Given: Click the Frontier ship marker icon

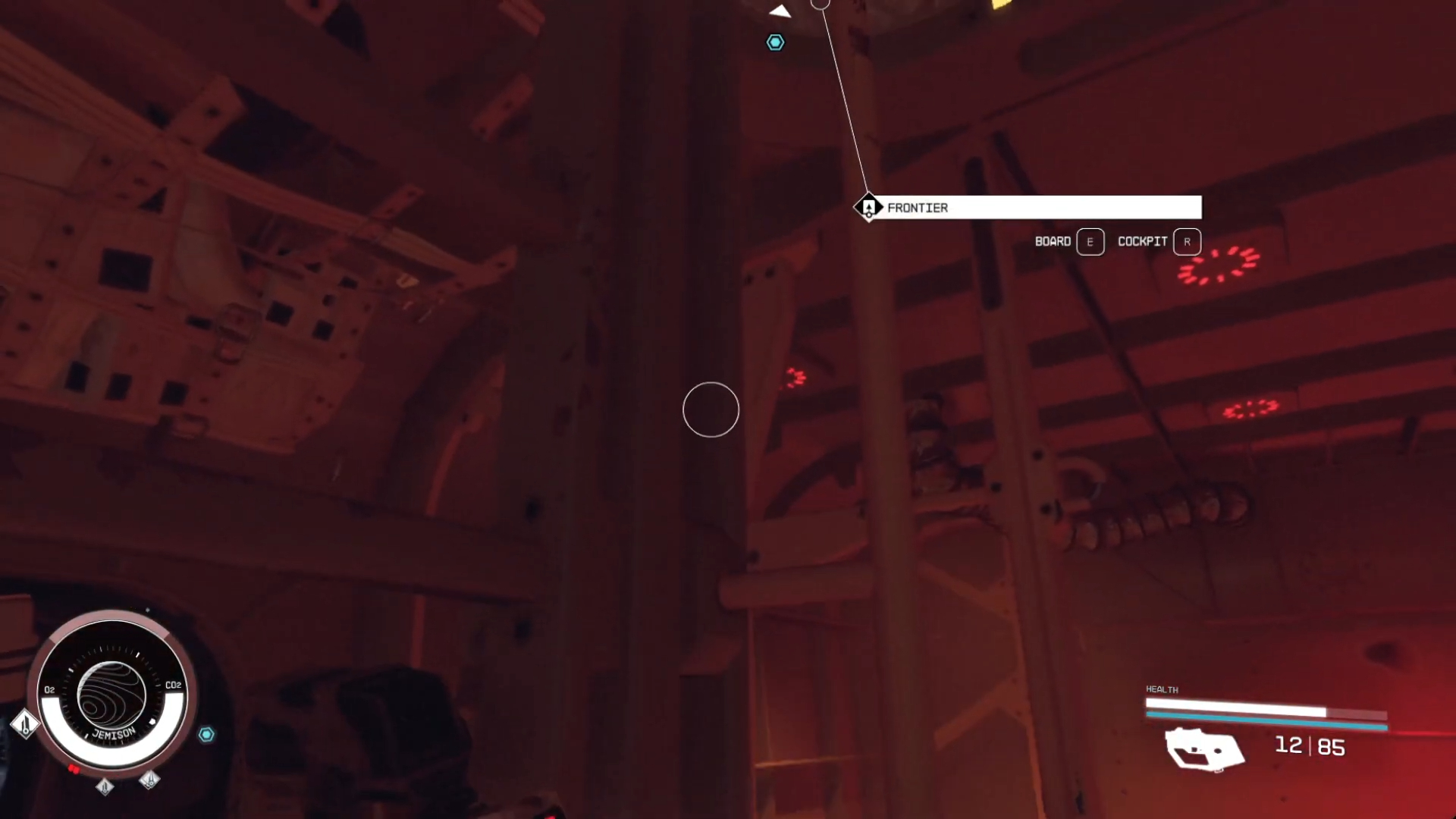Looking at the screenshot, I should 869,207.
